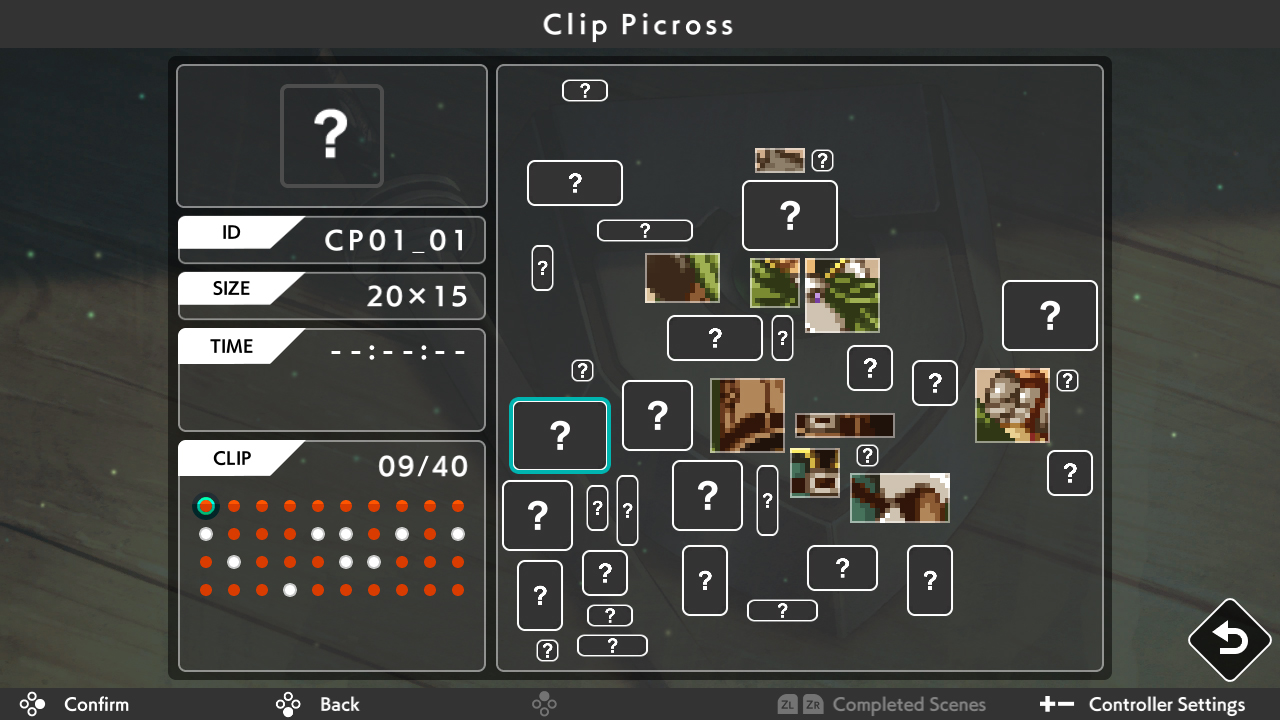
Task: Open the large "?" preview square
Action: (331, 135)
